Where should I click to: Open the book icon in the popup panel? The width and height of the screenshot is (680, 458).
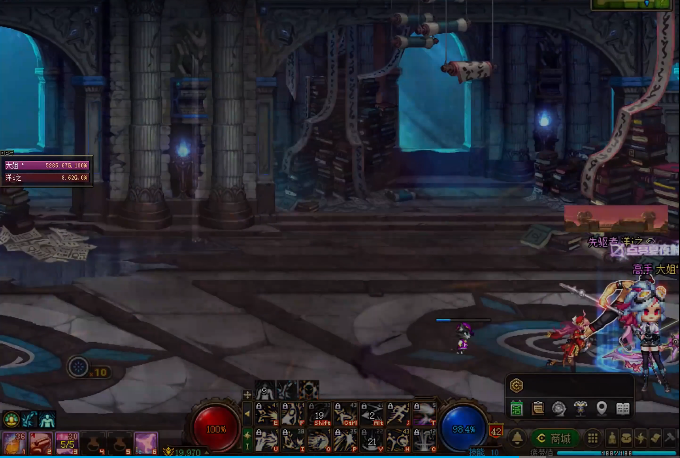pos(623,408)
